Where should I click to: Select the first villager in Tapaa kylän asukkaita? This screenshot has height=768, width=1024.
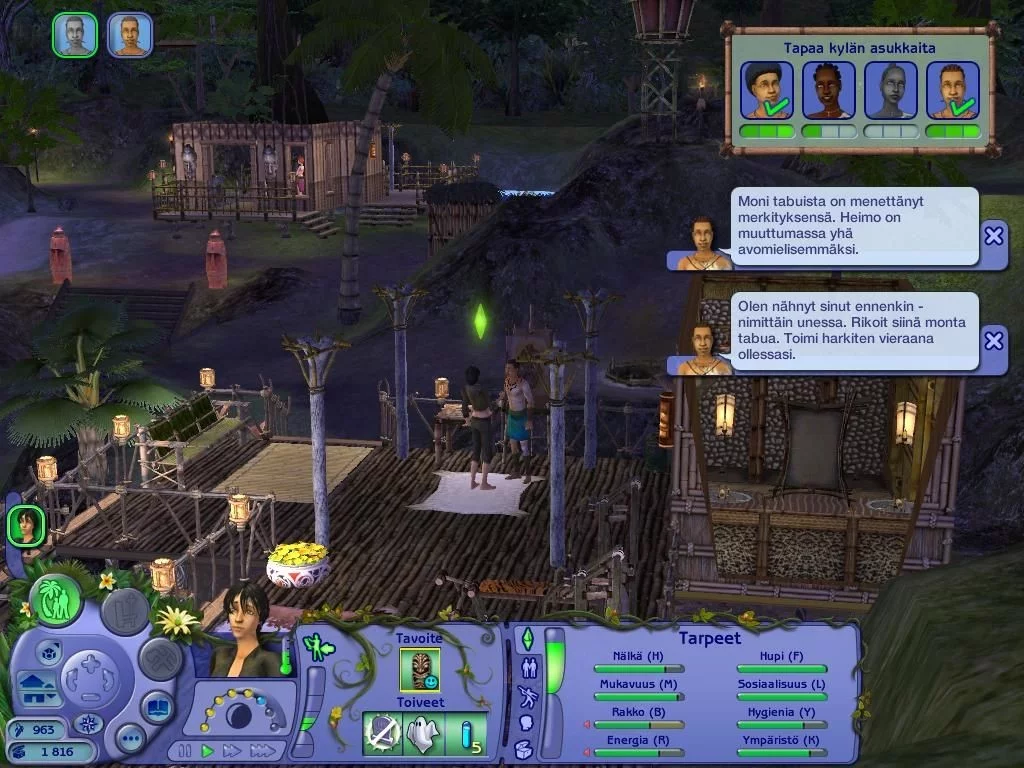pyautogui.click(x=767, y=90)
